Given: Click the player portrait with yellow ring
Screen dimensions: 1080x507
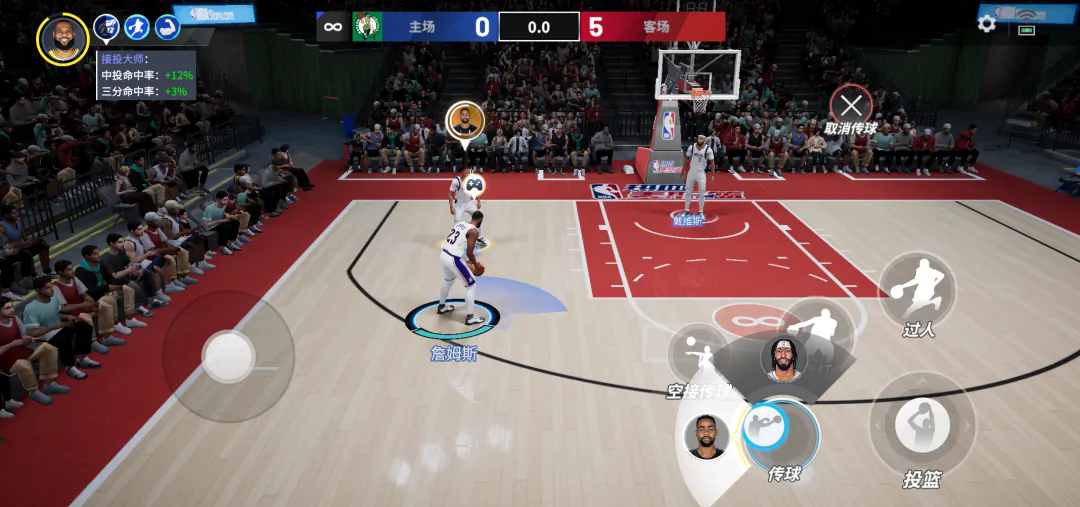Looking at the screenshot, I should 63,39.
